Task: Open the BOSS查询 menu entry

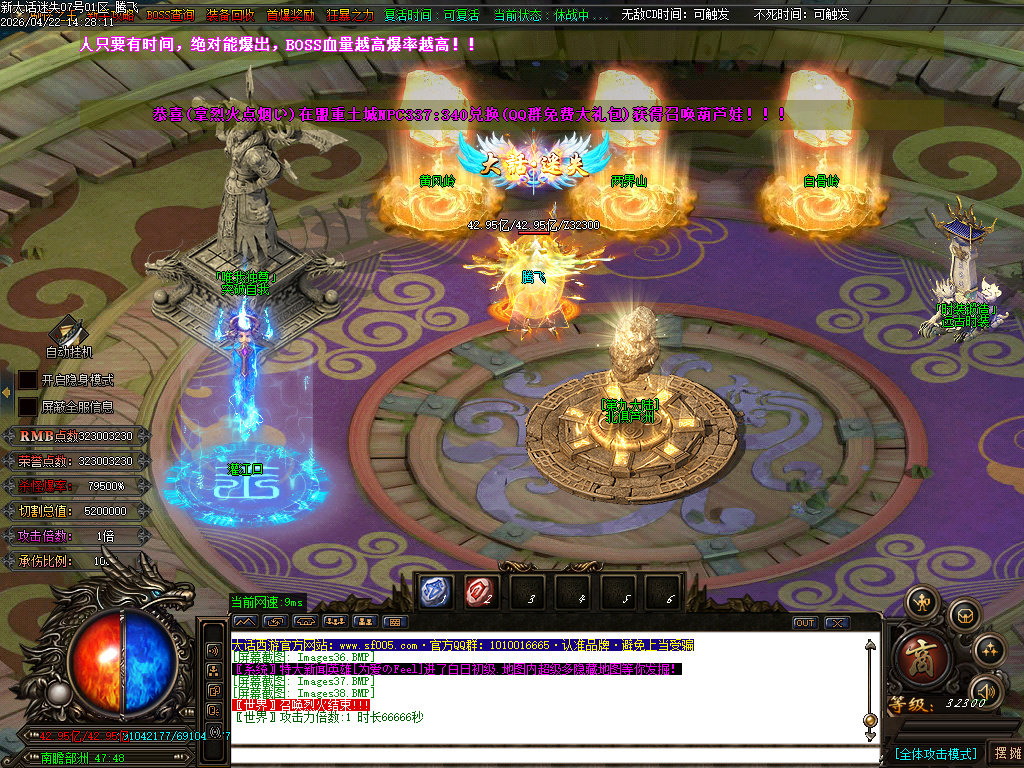Action: coord(171,15)
